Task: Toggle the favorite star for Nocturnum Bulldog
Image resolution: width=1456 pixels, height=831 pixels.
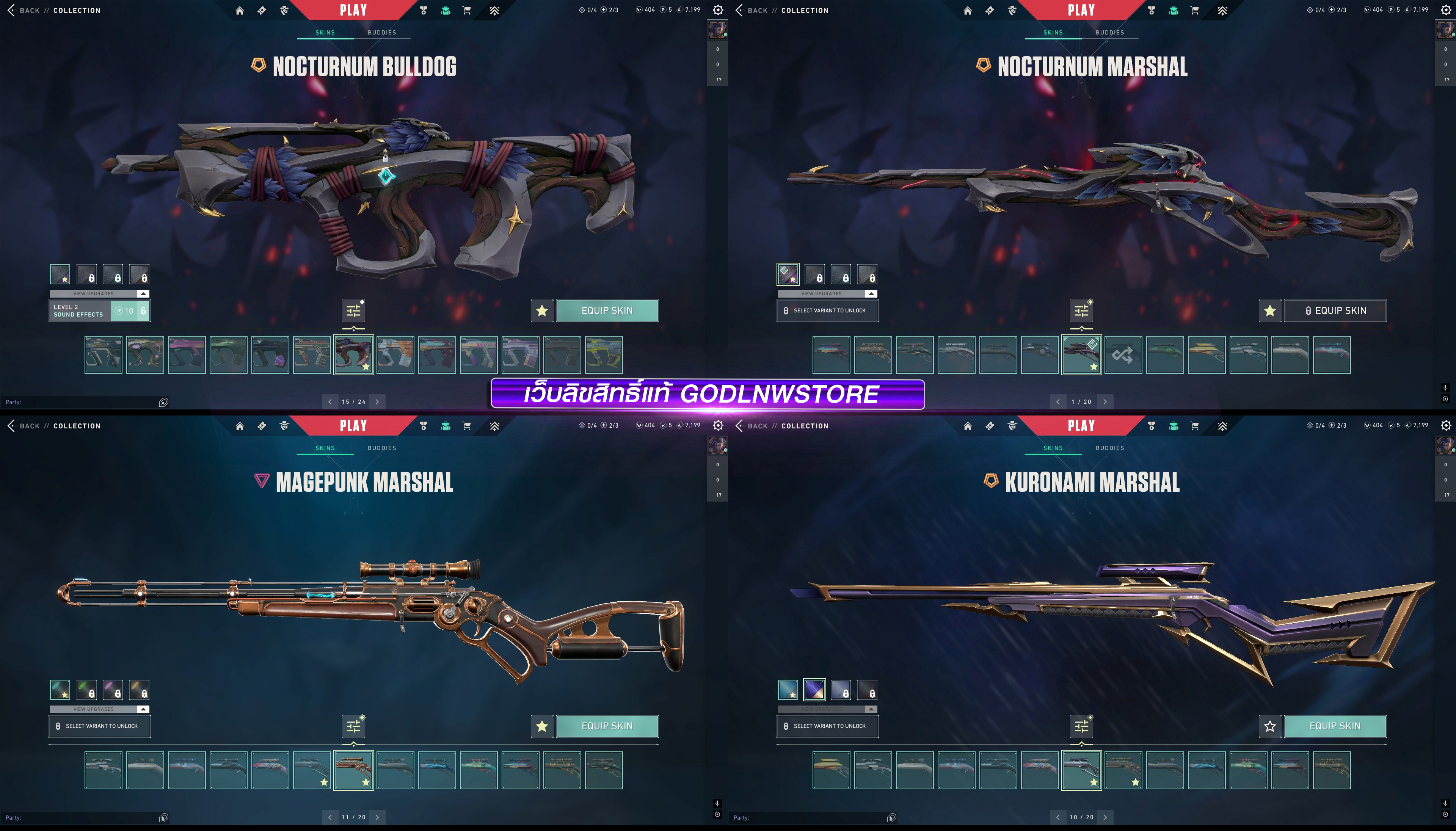Action: 542,310
